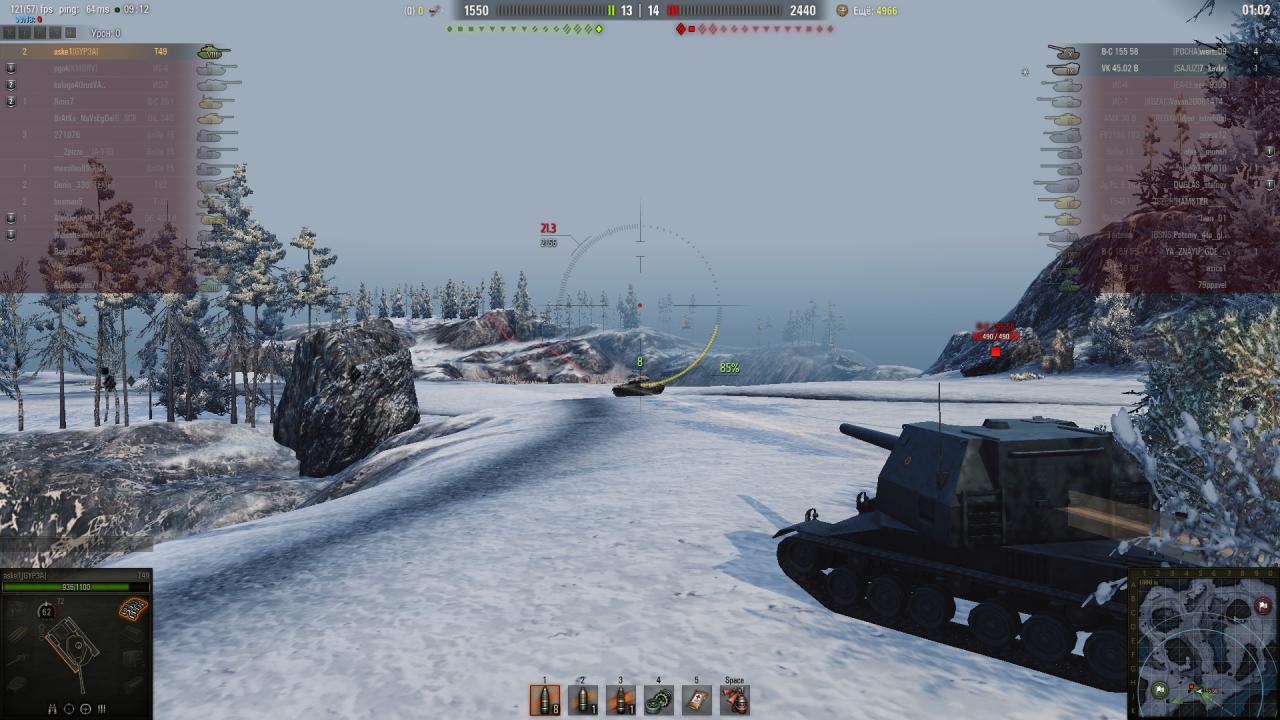Select the enemy B-C 155 58 player row

click(x=1150, y=52)
